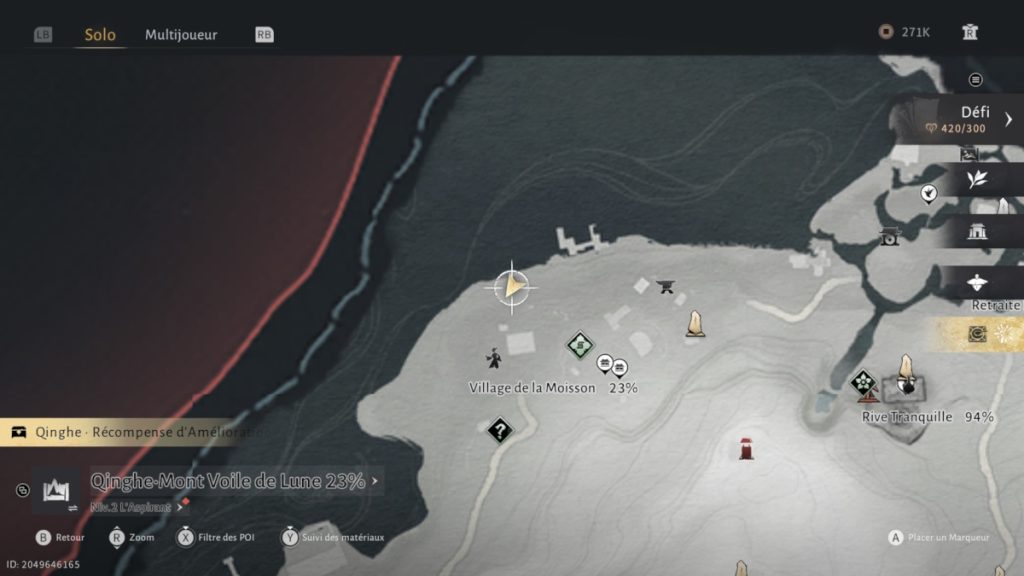The image size is (1024, 576).
Task: Select the green diamond marker in Village de la Moisson
Action: 580,346
